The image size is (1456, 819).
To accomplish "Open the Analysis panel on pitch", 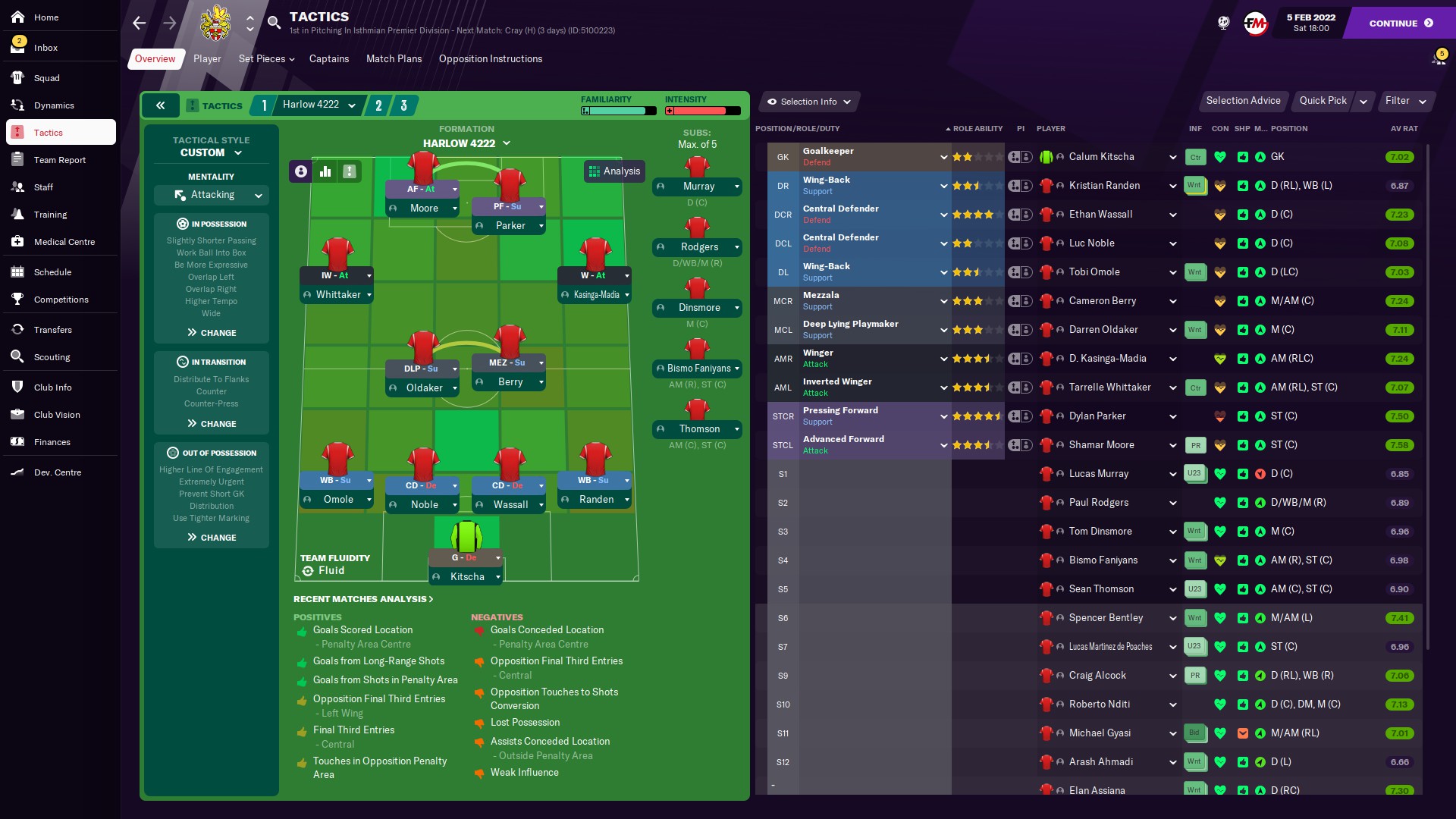I will point(615,171).
